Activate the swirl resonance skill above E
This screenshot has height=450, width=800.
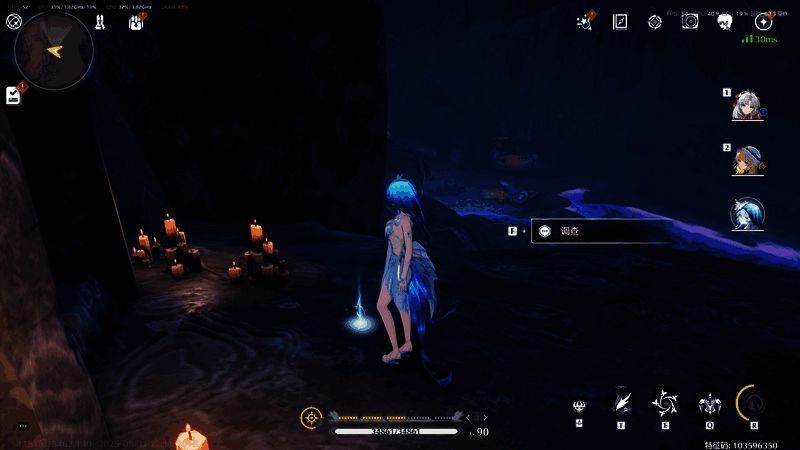(x=664, y=402)
